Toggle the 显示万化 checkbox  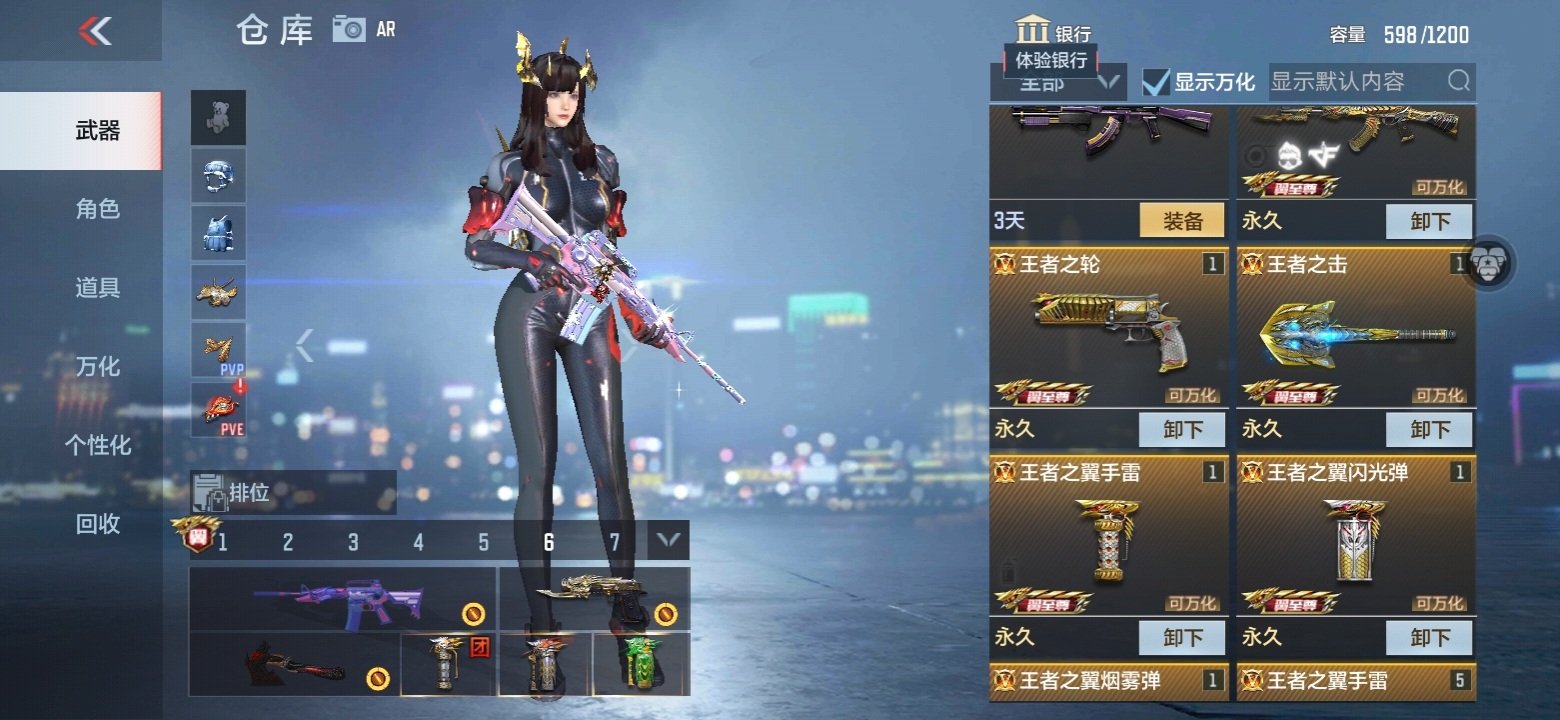(1156, 82)
